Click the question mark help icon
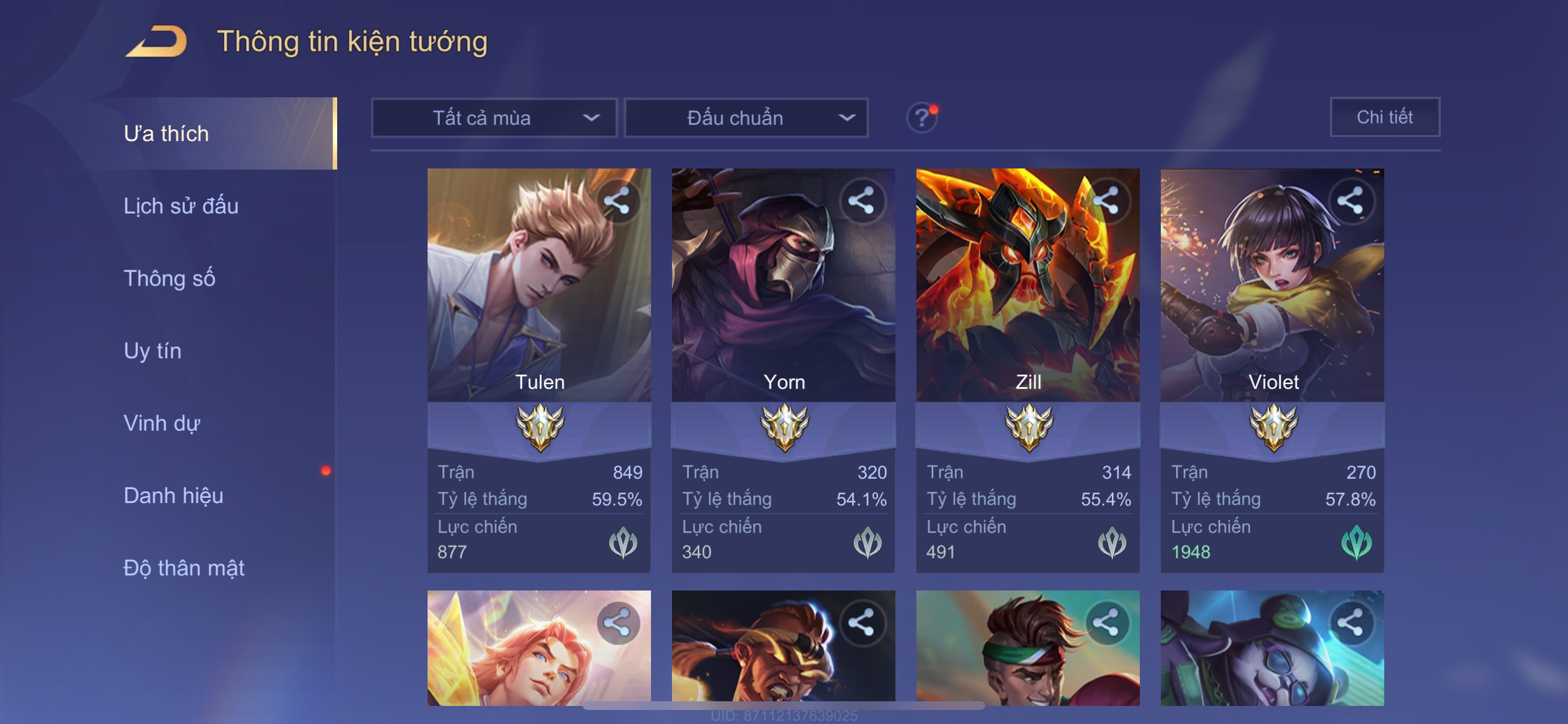Image resolution: width=1568 pixels, height=724 pixels. pos(921,117)
